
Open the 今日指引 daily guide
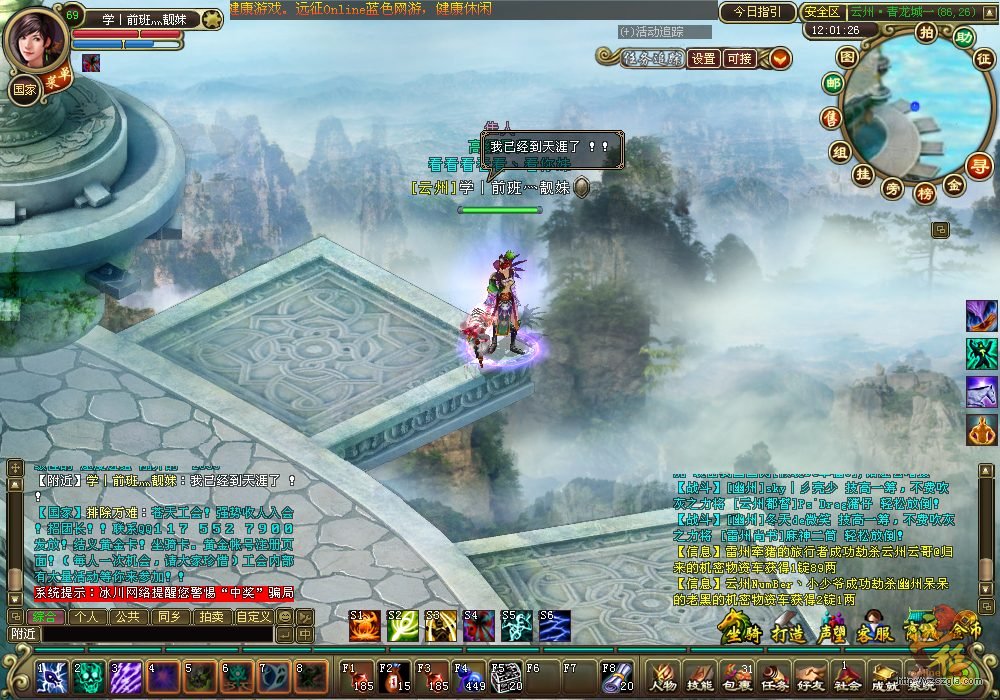tap(758, 13)
